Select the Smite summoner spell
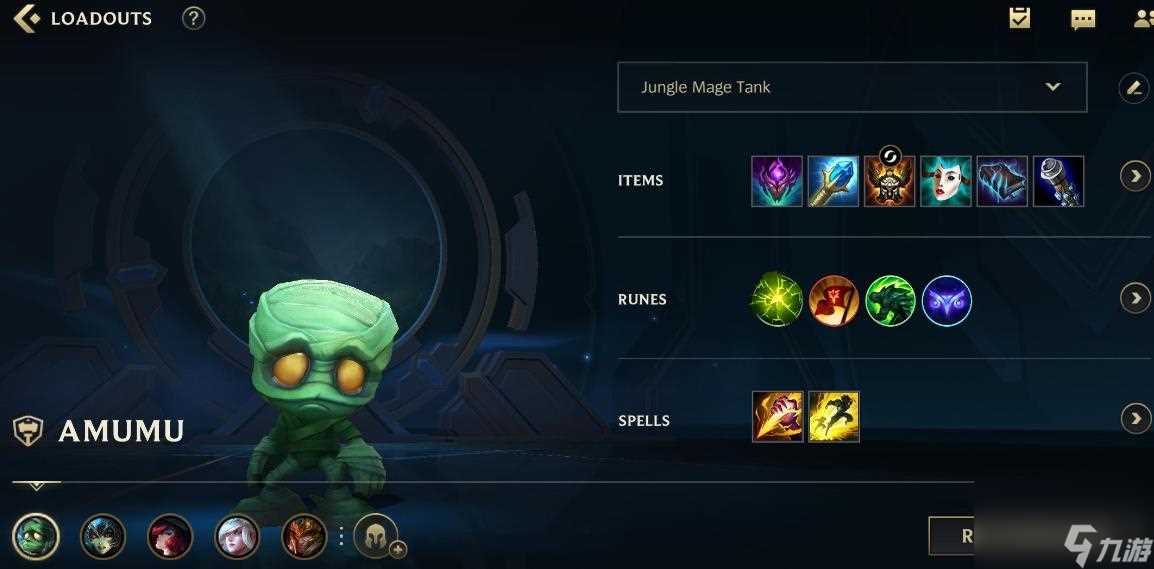The image size is (1154, 569). click(777, 416)
